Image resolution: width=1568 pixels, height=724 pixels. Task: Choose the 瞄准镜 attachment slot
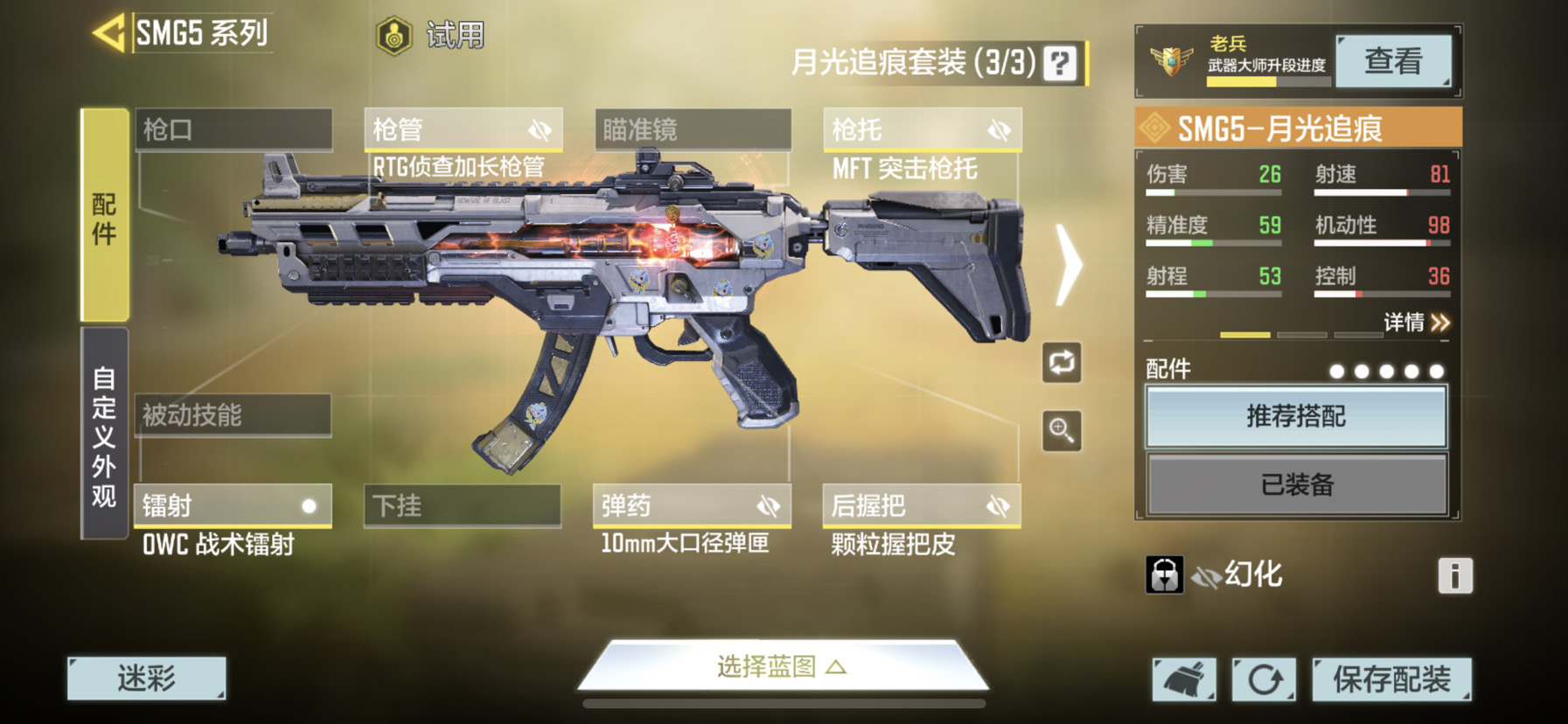tap(693, 130)
